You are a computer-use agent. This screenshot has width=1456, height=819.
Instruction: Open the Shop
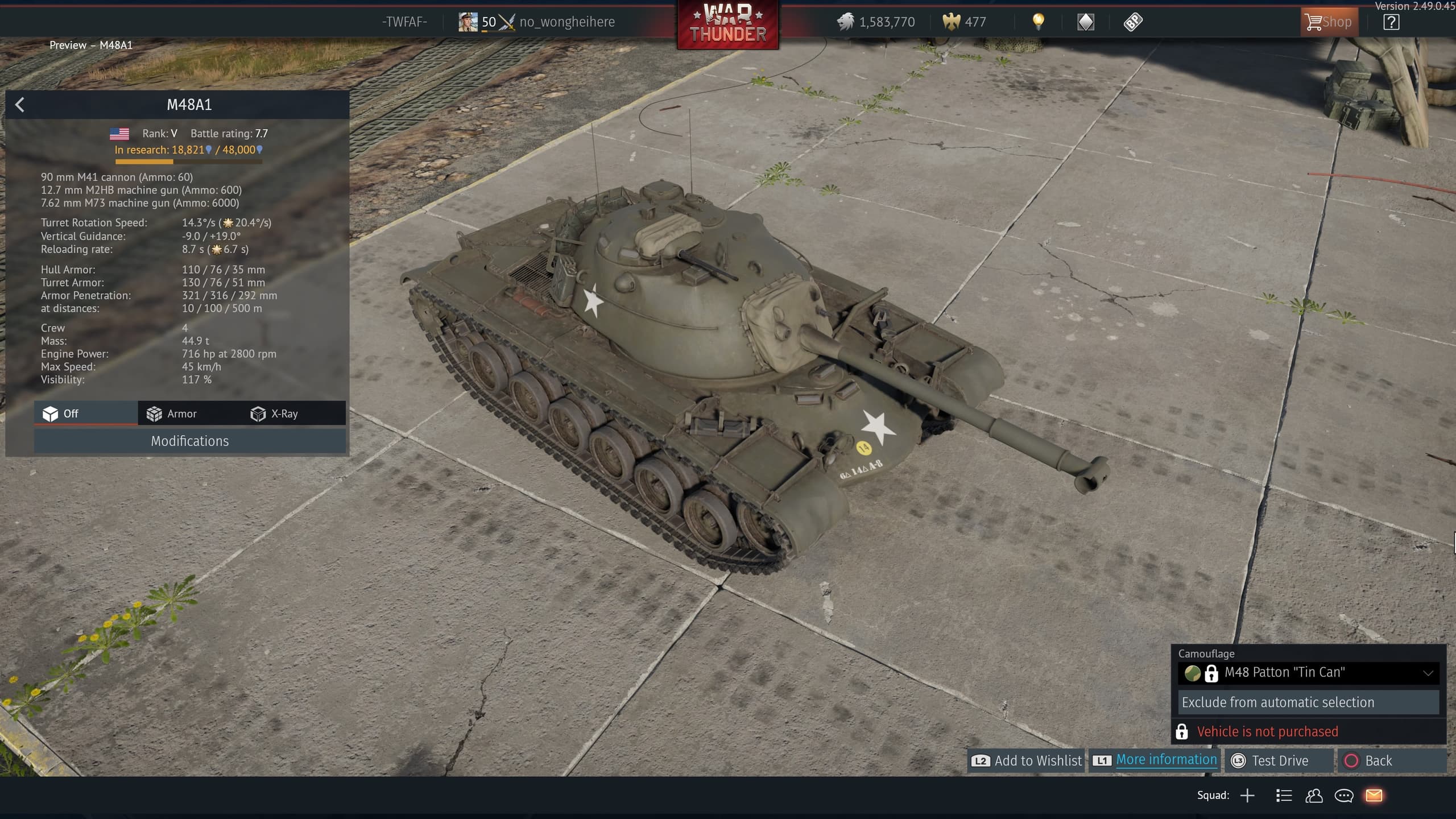pyautogui.click(x=1329, y=22)
